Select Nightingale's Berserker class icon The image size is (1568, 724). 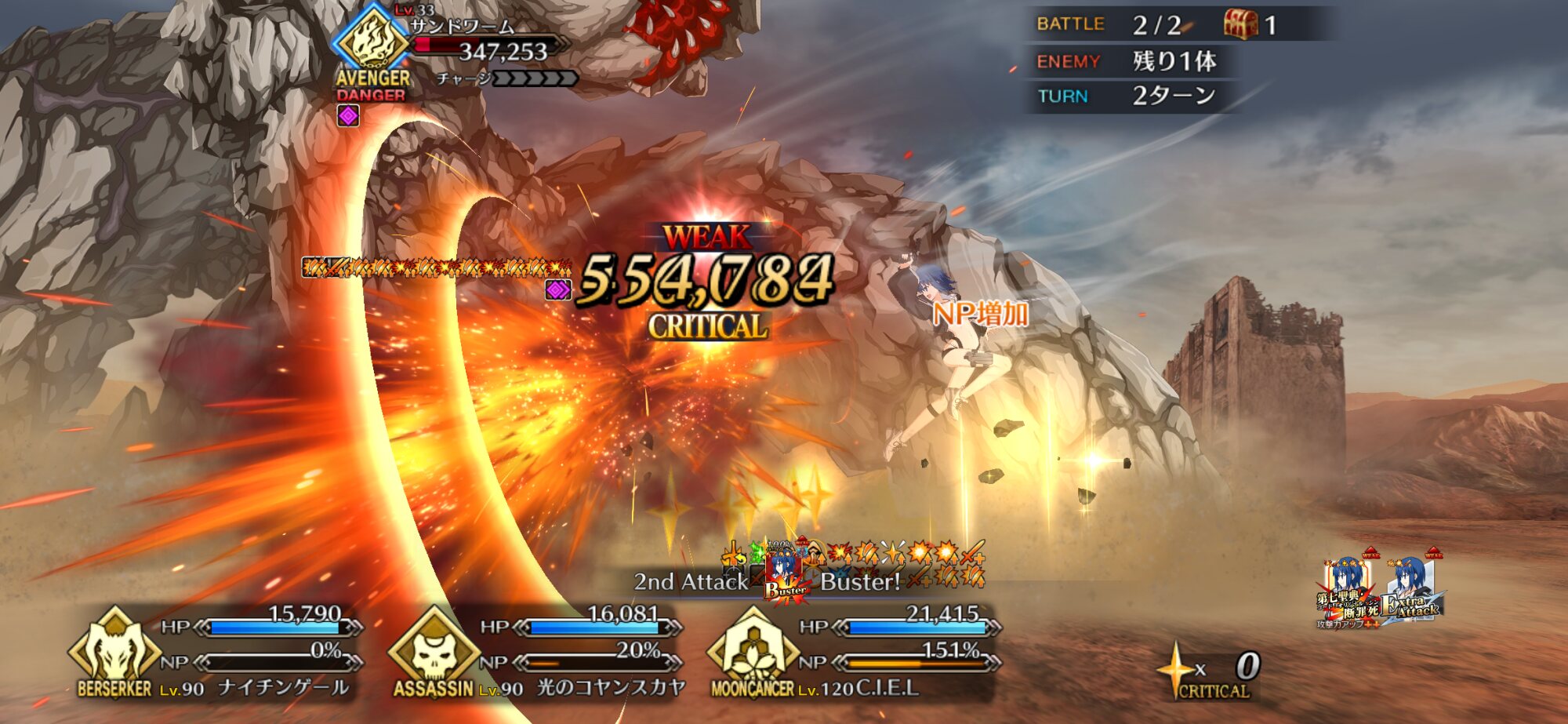click(x=114, y=649)
